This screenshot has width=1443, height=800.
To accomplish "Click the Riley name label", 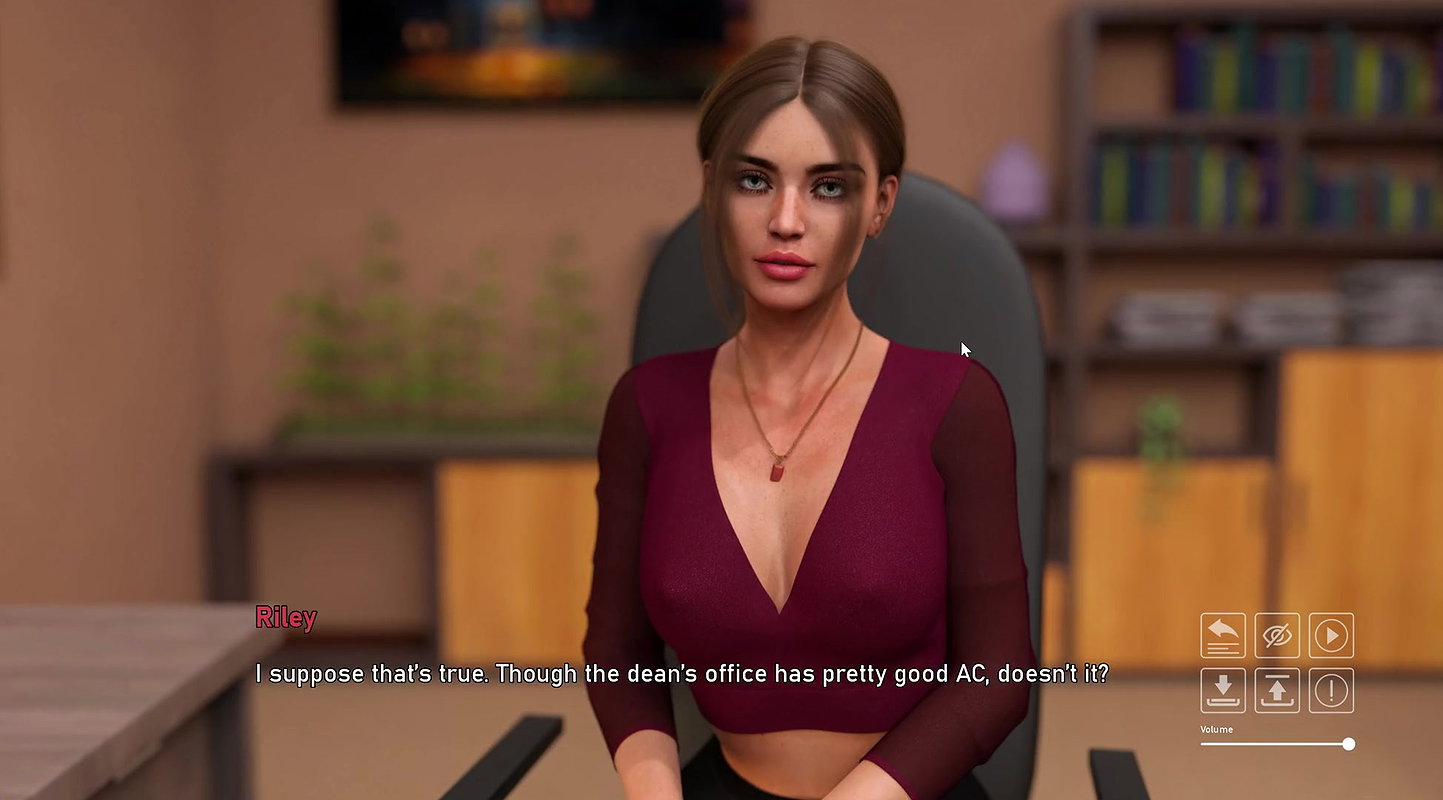I will pos(287,618).
